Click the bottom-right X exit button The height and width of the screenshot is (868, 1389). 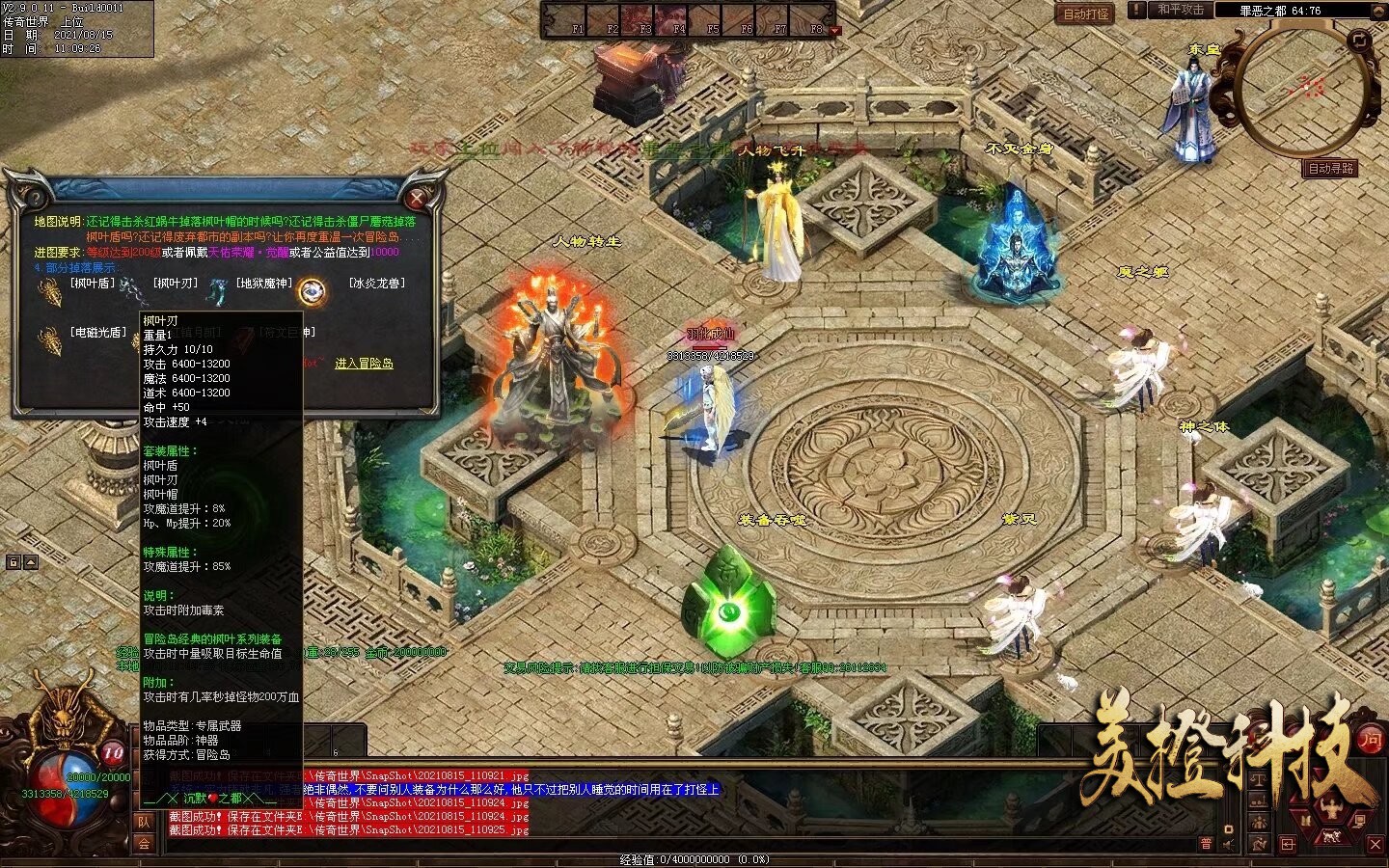[x=1376, y=845]
